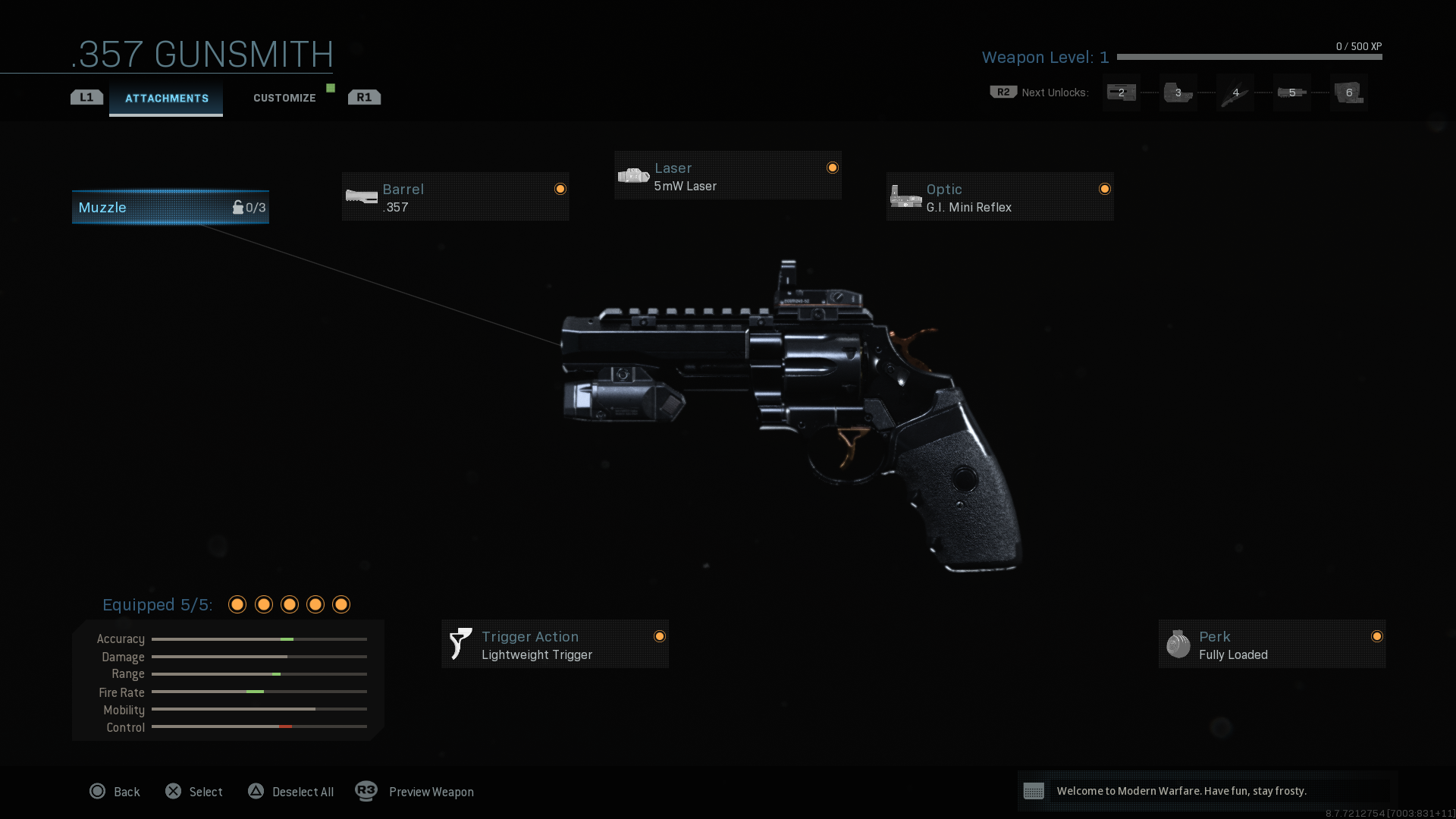The height and width of the screenshot is (819, 1456).
Task: Open the chat message box
Action: [1207, 791]
